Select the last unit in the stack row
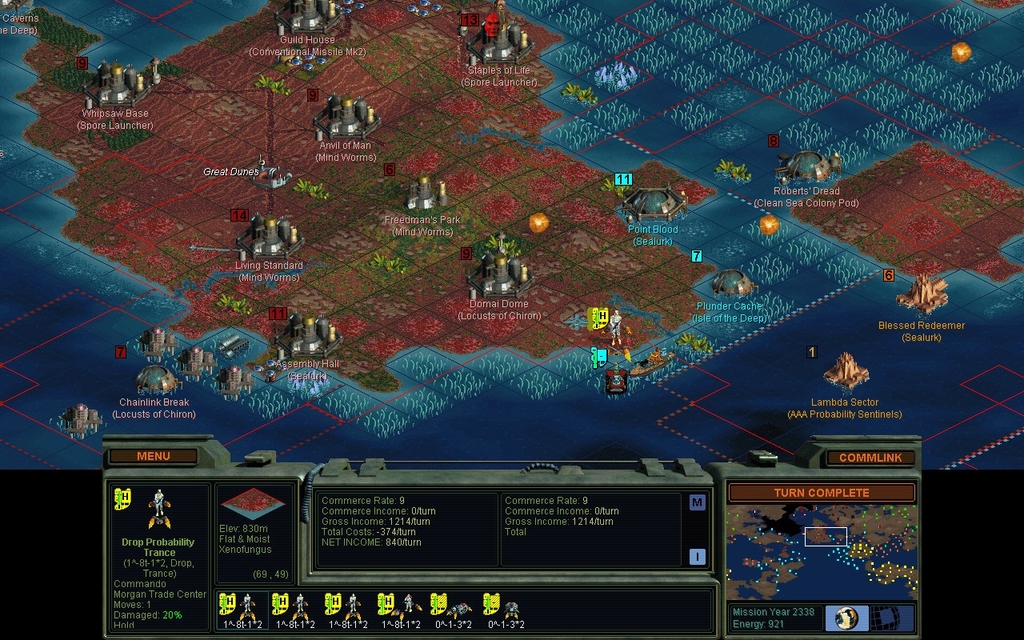The image size is (1024, 640). [x=504, y=606]
